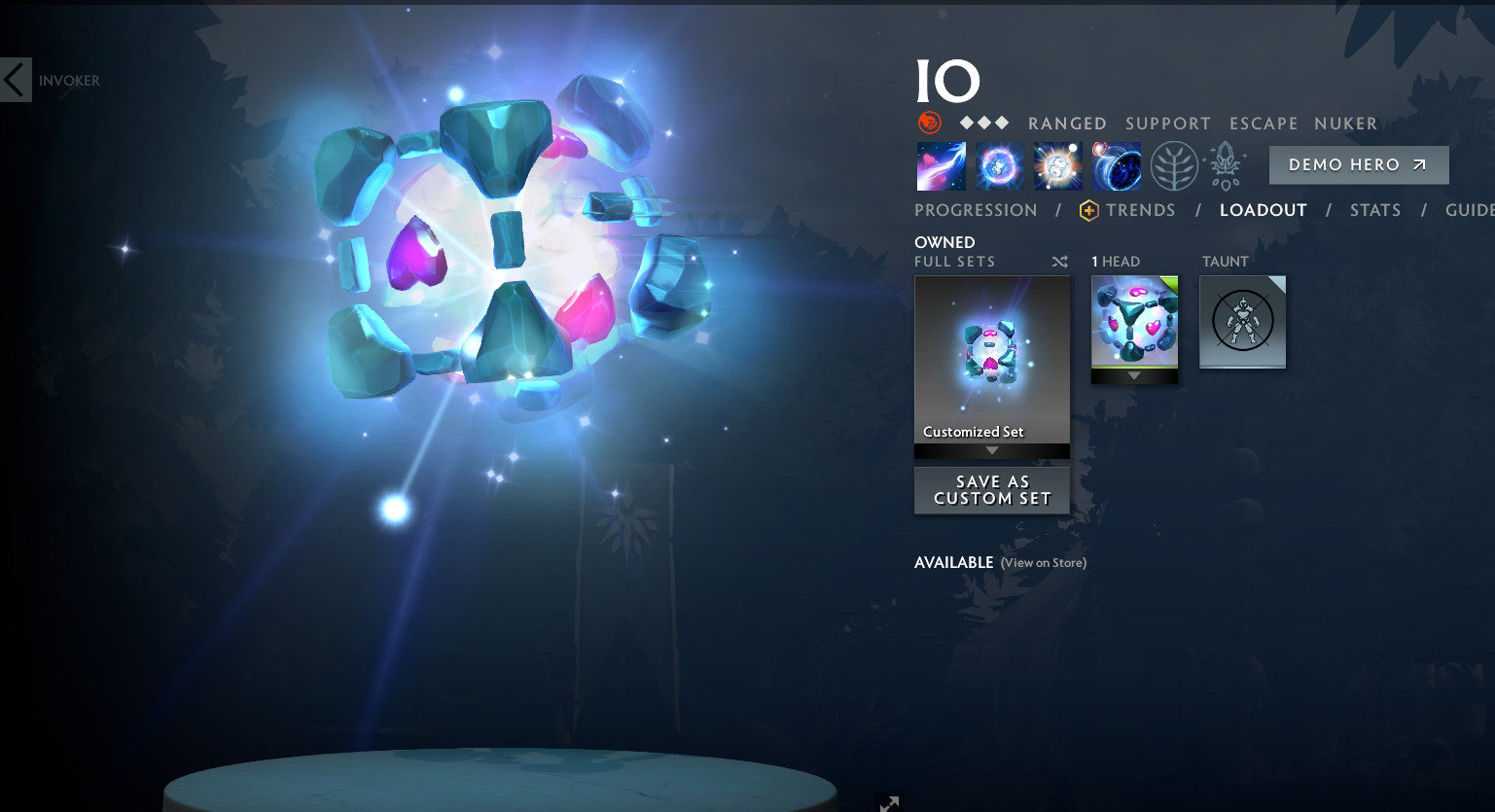
Task: Click the expand fullscreen arrow at the bottom
Action: [x=888, y=803]
